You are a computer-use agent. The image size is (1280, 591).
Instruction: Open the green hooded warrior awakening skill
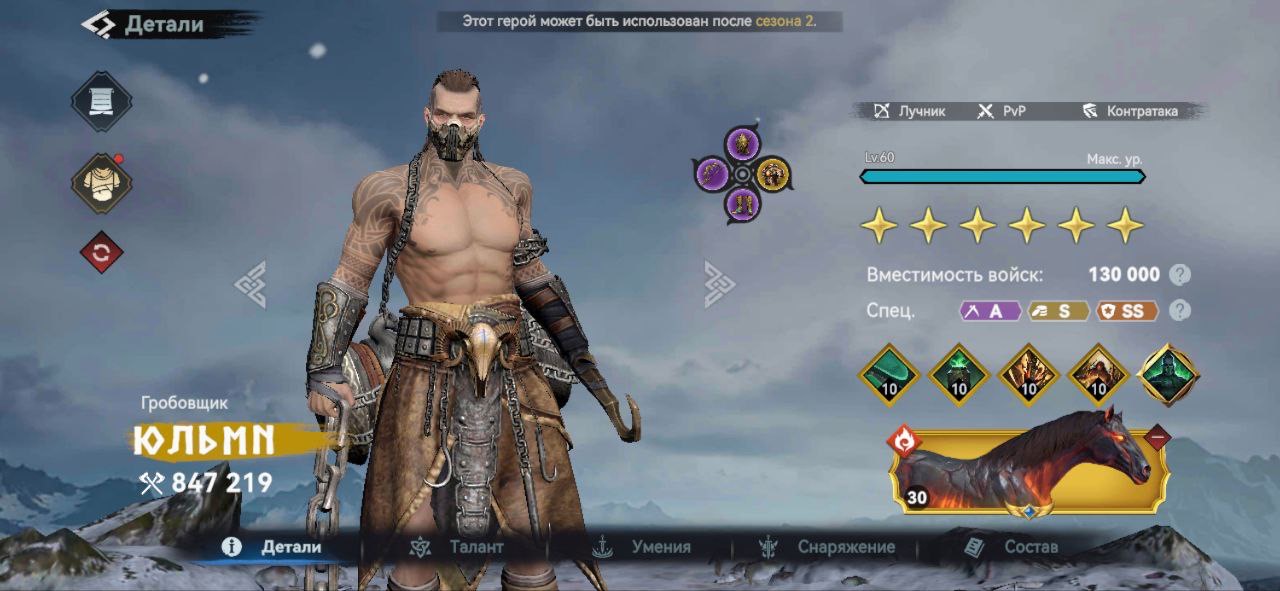click(x=1169, y=375)
